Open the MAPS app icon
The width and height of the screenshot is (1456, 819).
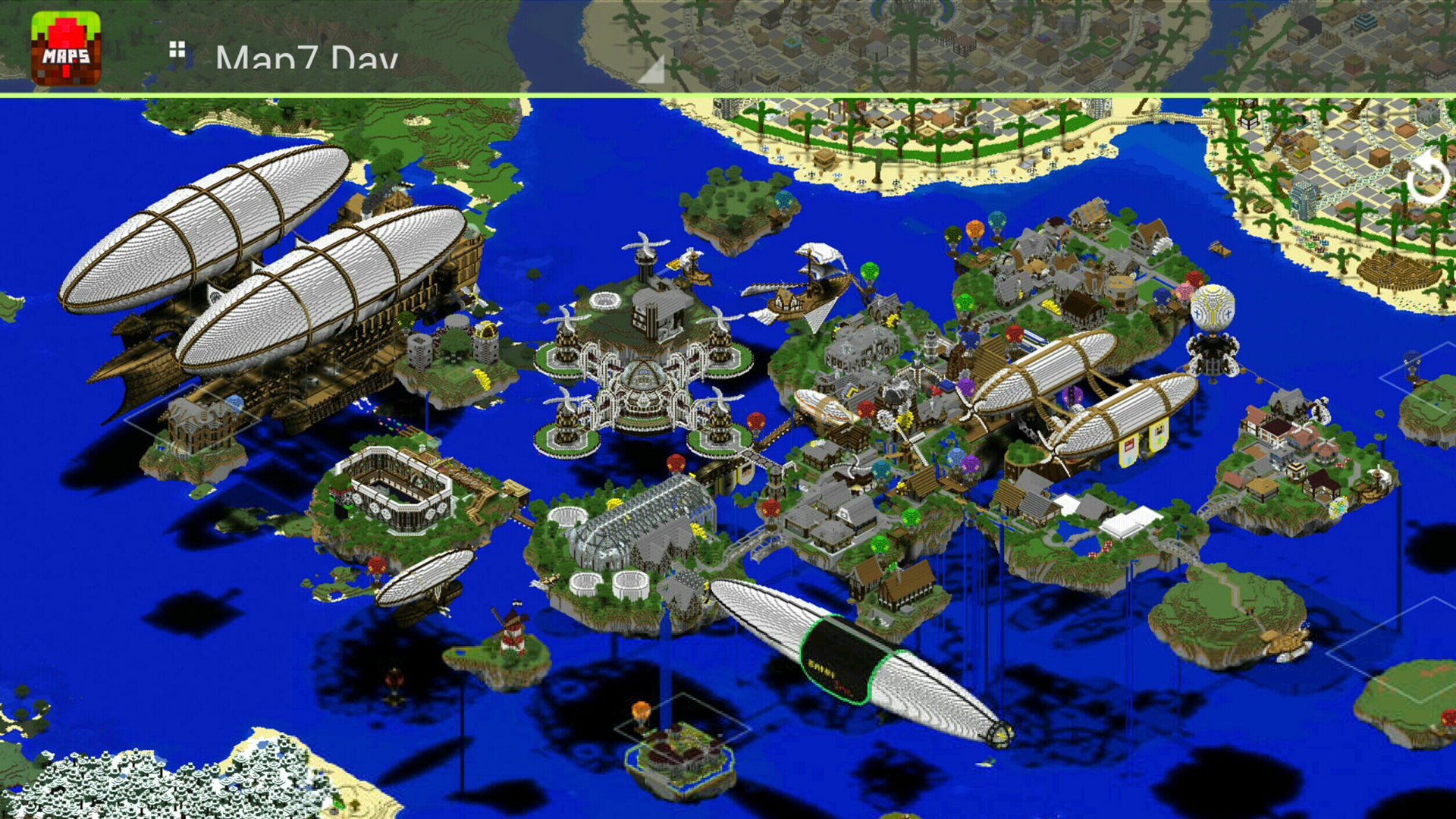[x=64, y=45]
